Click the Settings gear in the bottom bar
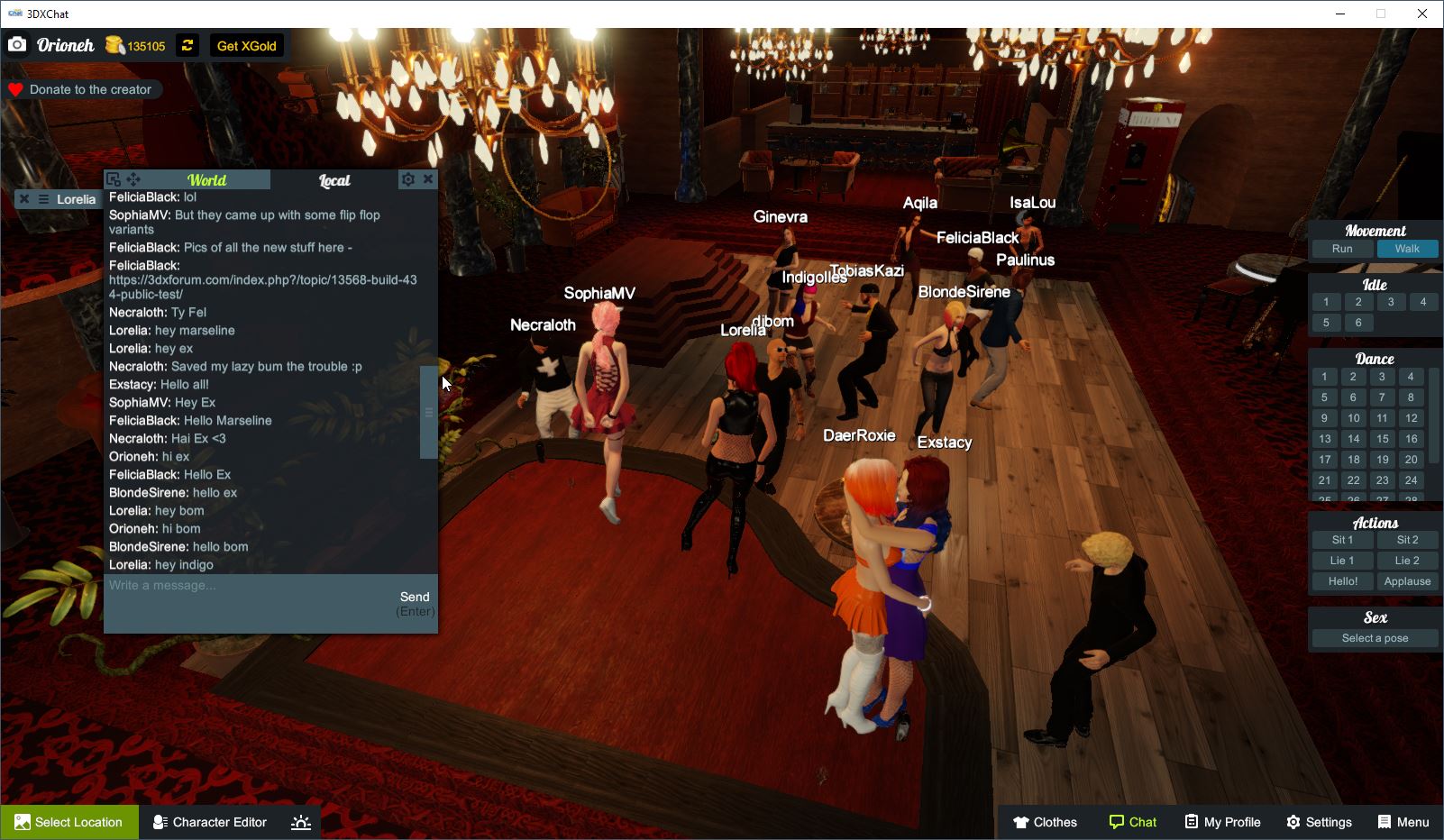Image resolution: width=1444 pixels, height=840 pixels. pos(1319,821)
